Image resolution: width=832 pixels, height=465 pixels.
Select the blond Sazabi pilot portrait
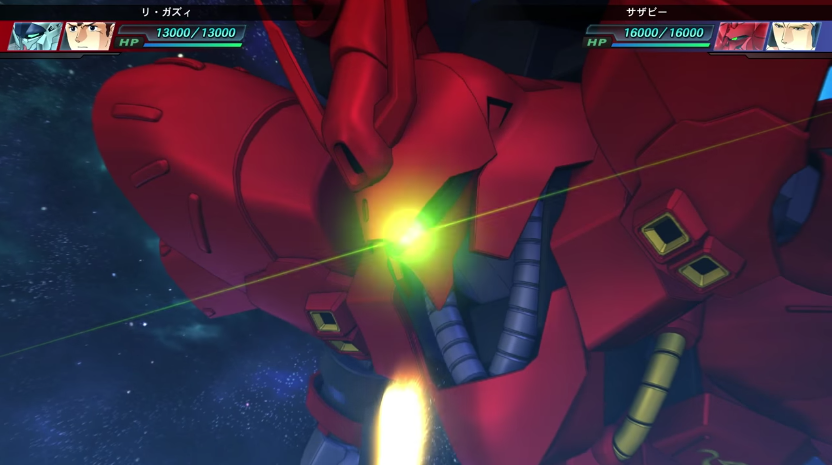point(797,36)
